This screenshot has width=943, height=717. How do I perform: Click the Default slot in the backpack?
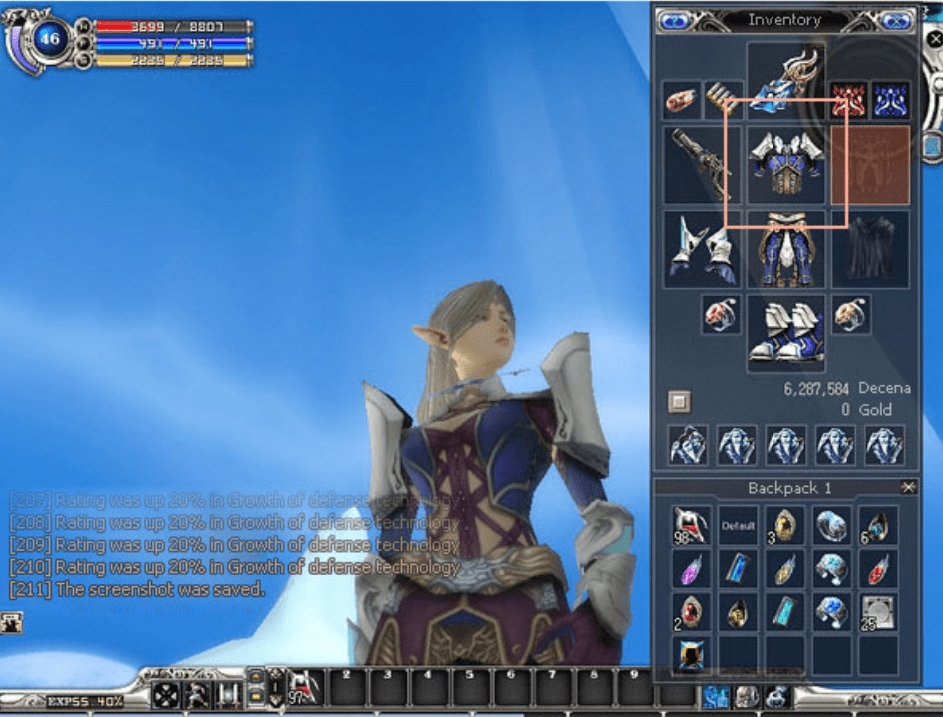click(x=738, y=526)
